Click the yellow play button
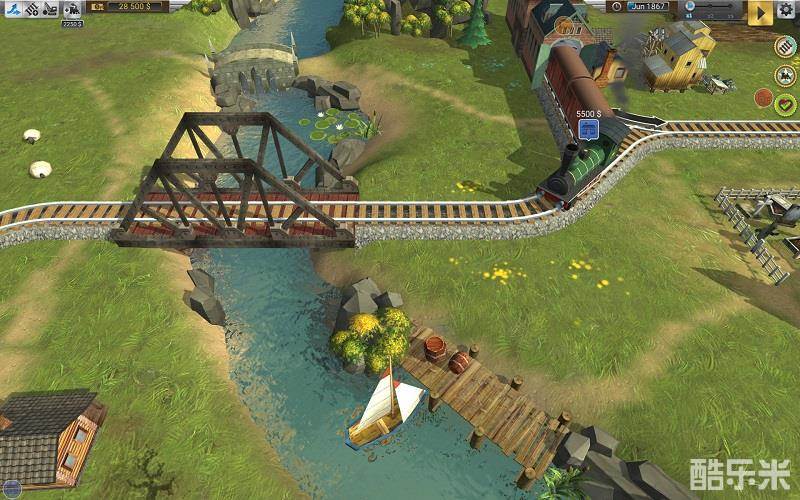The image size is (800, 500). pos(760,11)
